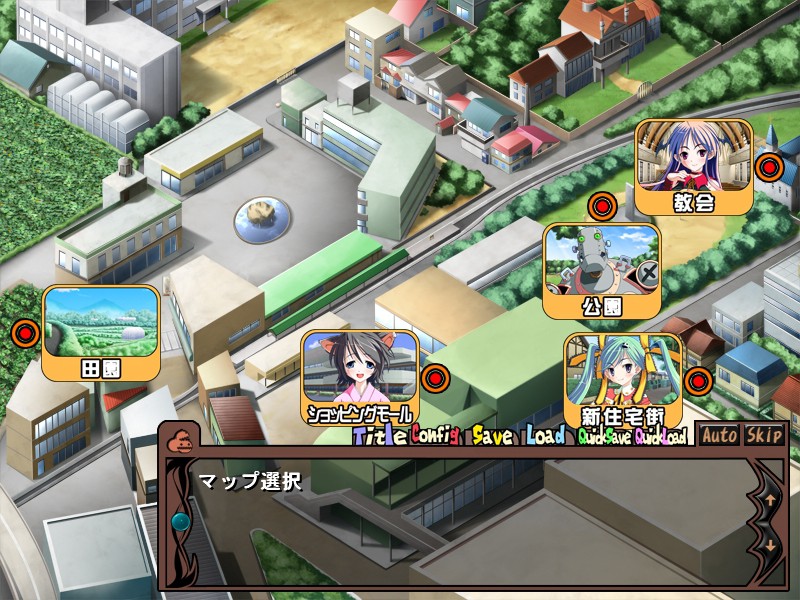
Task: Open the Save menu
Action: 492,436
